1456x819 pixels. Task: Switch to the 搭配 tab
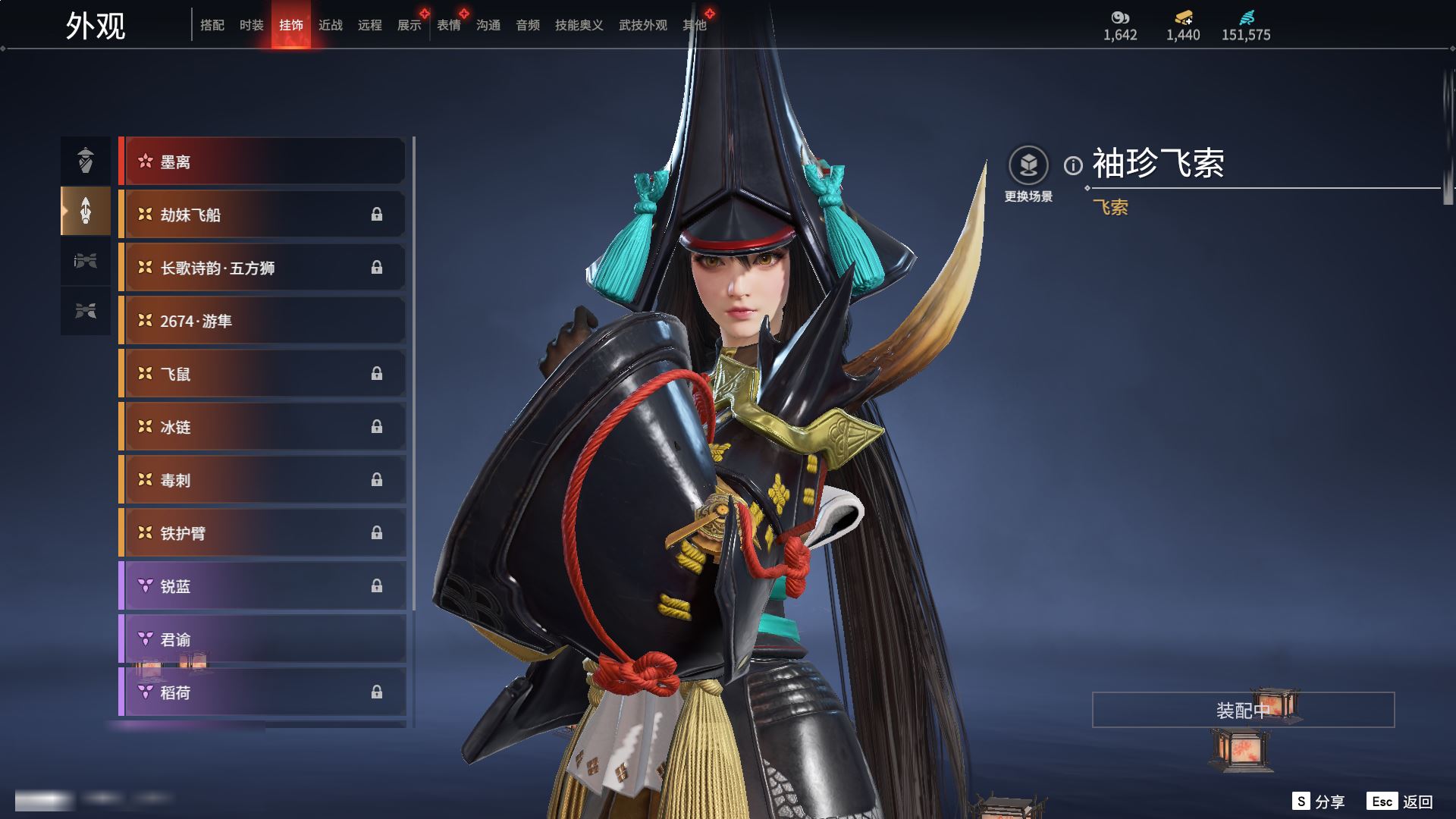point(212,26)
